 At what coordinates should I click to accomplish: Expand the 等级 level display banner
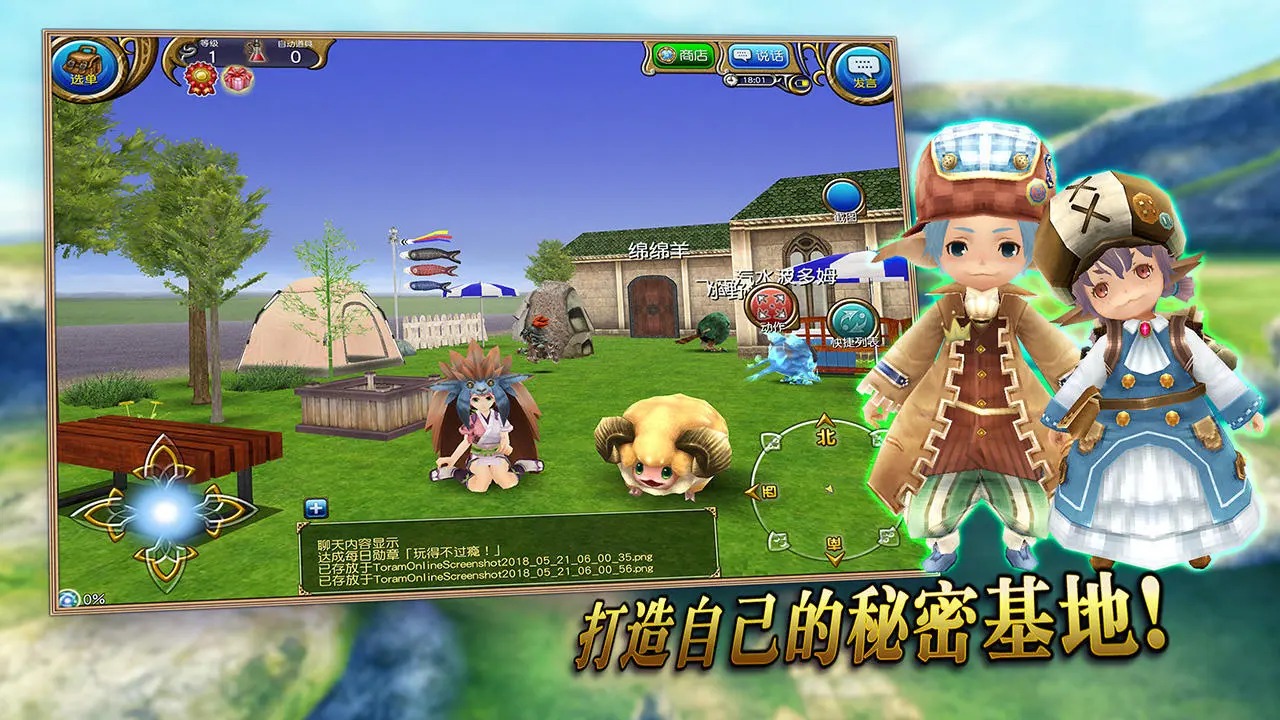pos(210,50)
